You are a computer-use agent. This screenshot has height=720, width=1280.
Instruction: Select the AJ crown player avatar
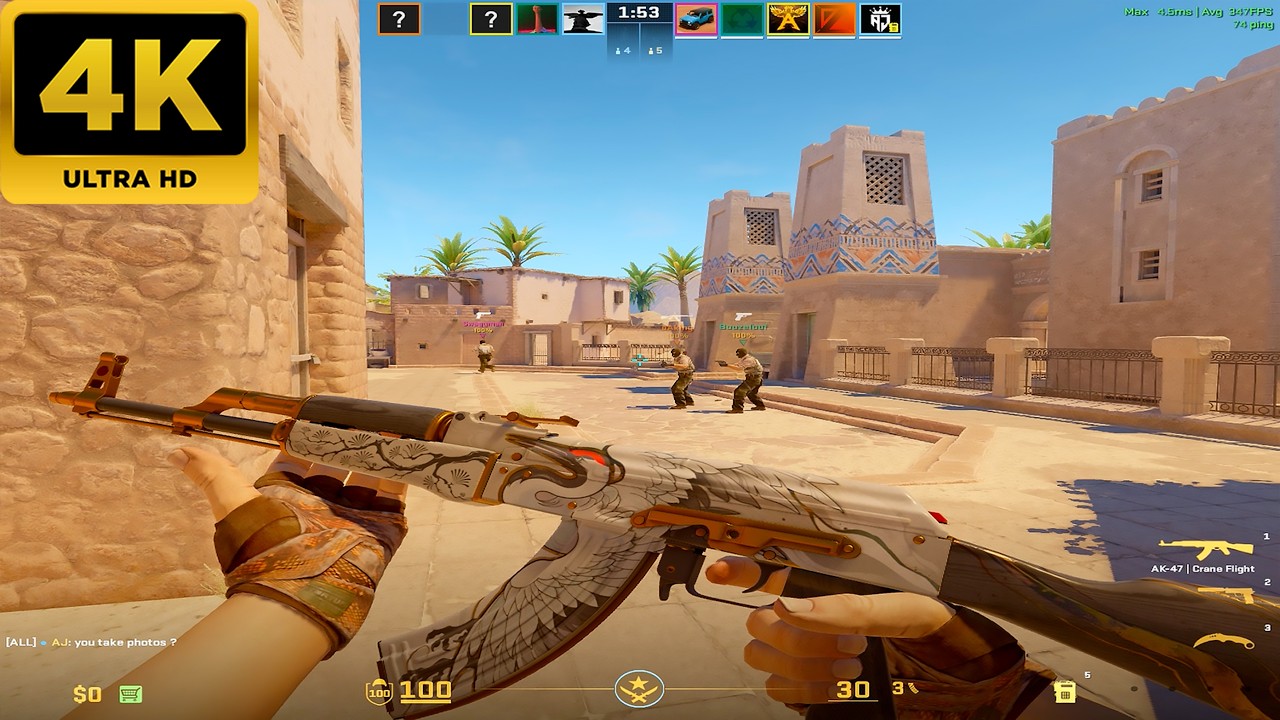point(880,19)
